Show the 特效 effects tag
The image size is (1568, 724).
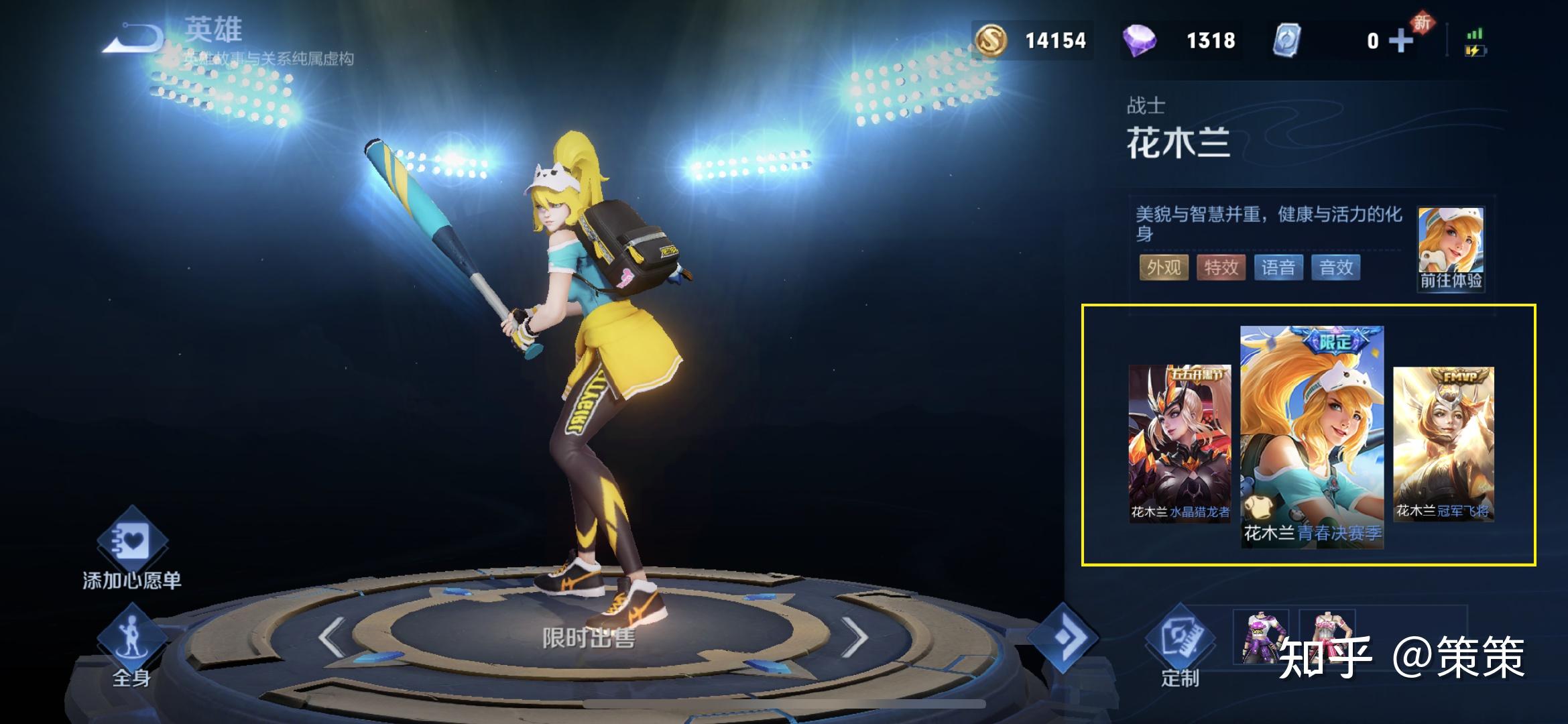click(1221, 267)
